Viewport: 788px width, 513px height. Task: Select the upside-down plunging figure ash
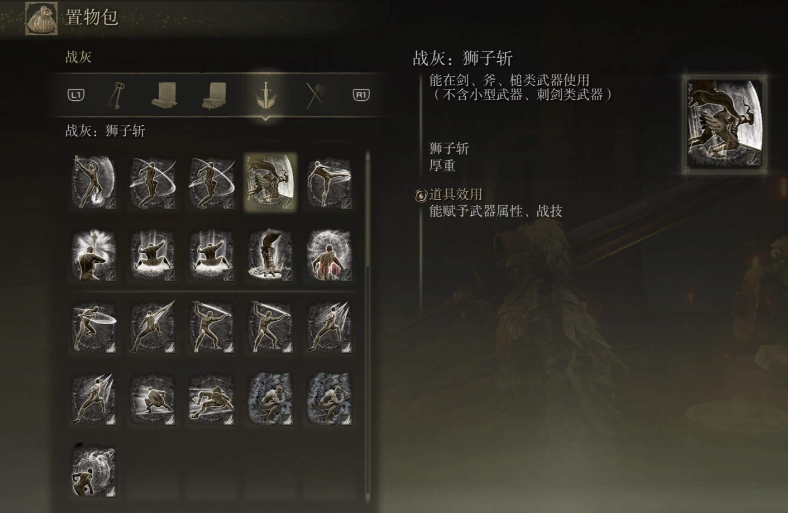point(270,256)
